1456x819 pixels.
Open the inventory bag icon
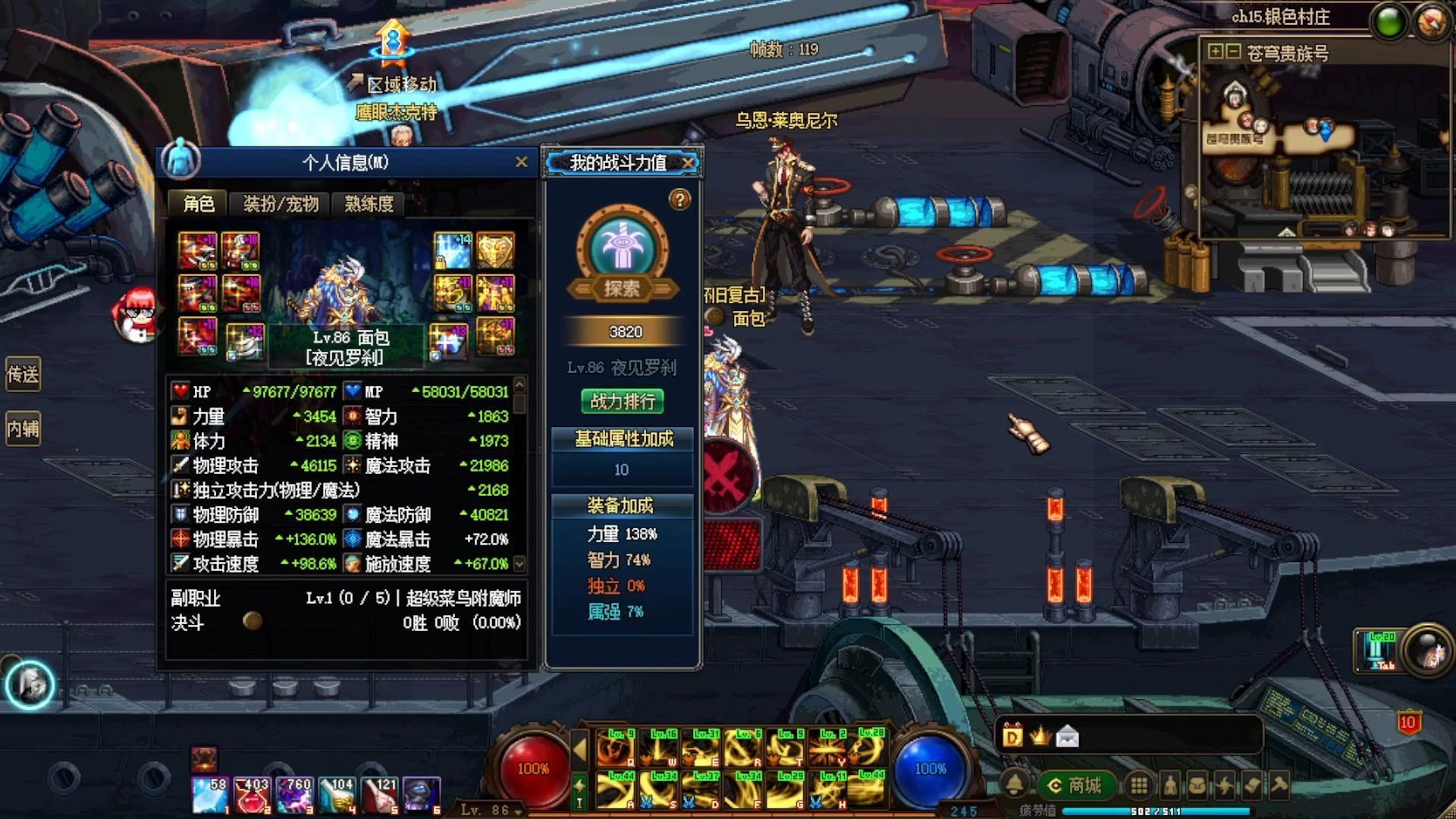click(x=1197, y=786)
